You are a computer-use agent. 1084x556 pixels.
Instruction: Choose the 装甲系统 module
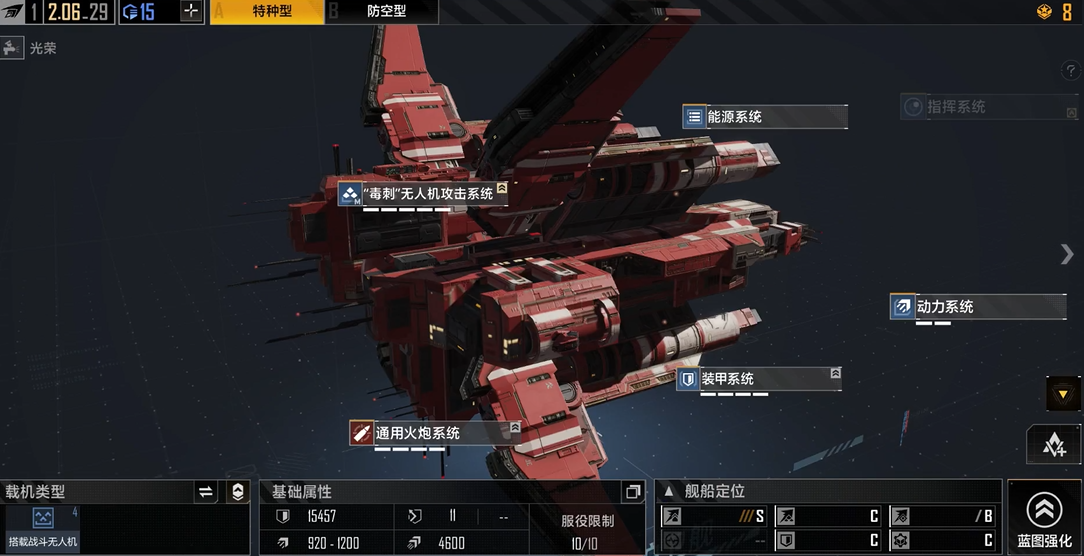pyautogui.click(x=758, y=379)
